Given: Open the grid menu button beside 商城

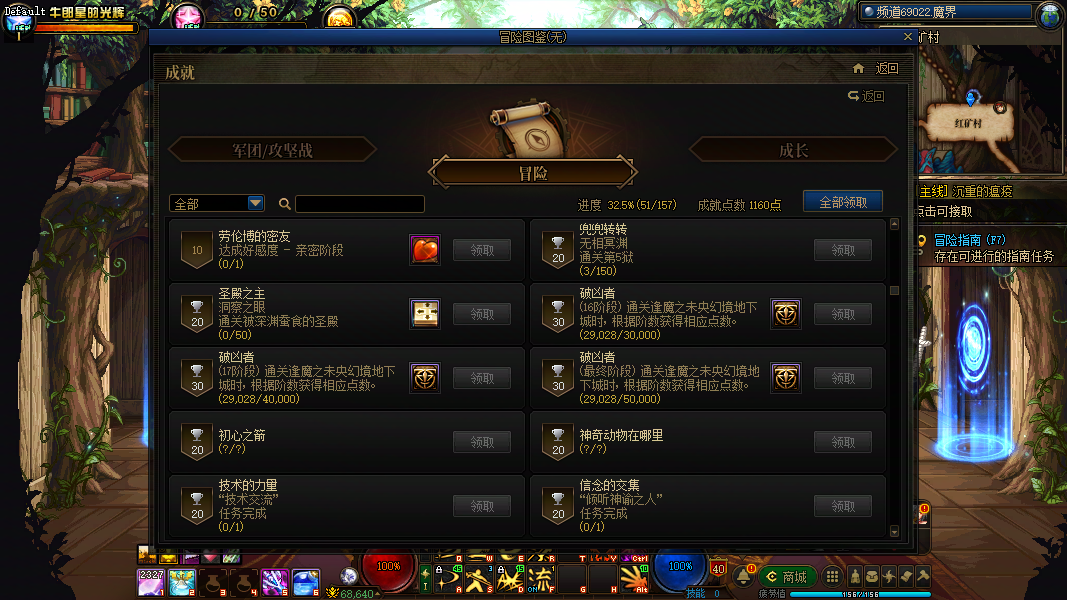Looking at the screenshot, I should [831, 577].
